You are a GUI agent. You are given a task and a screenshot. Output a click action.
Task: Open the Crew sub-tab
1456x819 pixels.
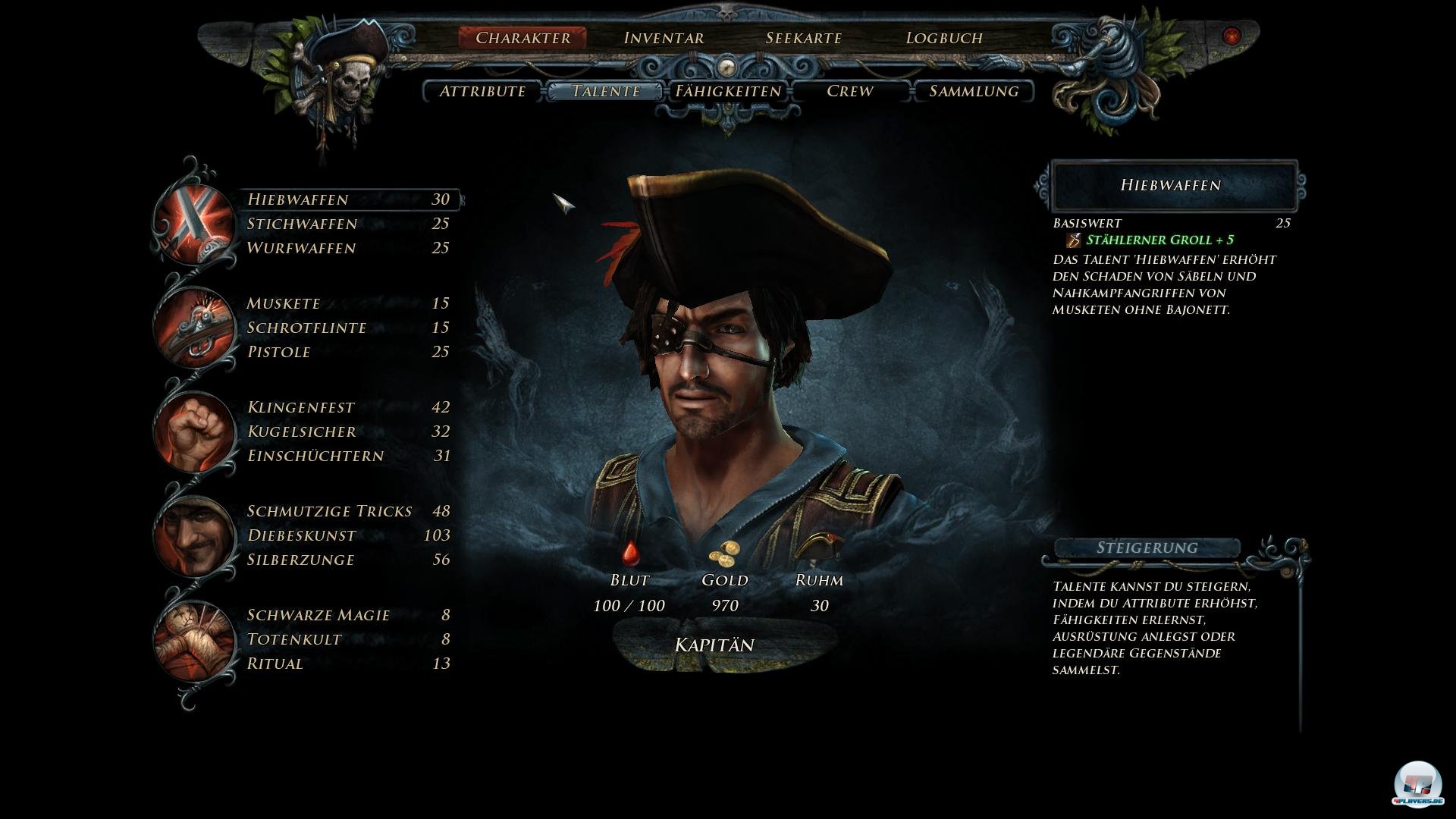(849, 91)
